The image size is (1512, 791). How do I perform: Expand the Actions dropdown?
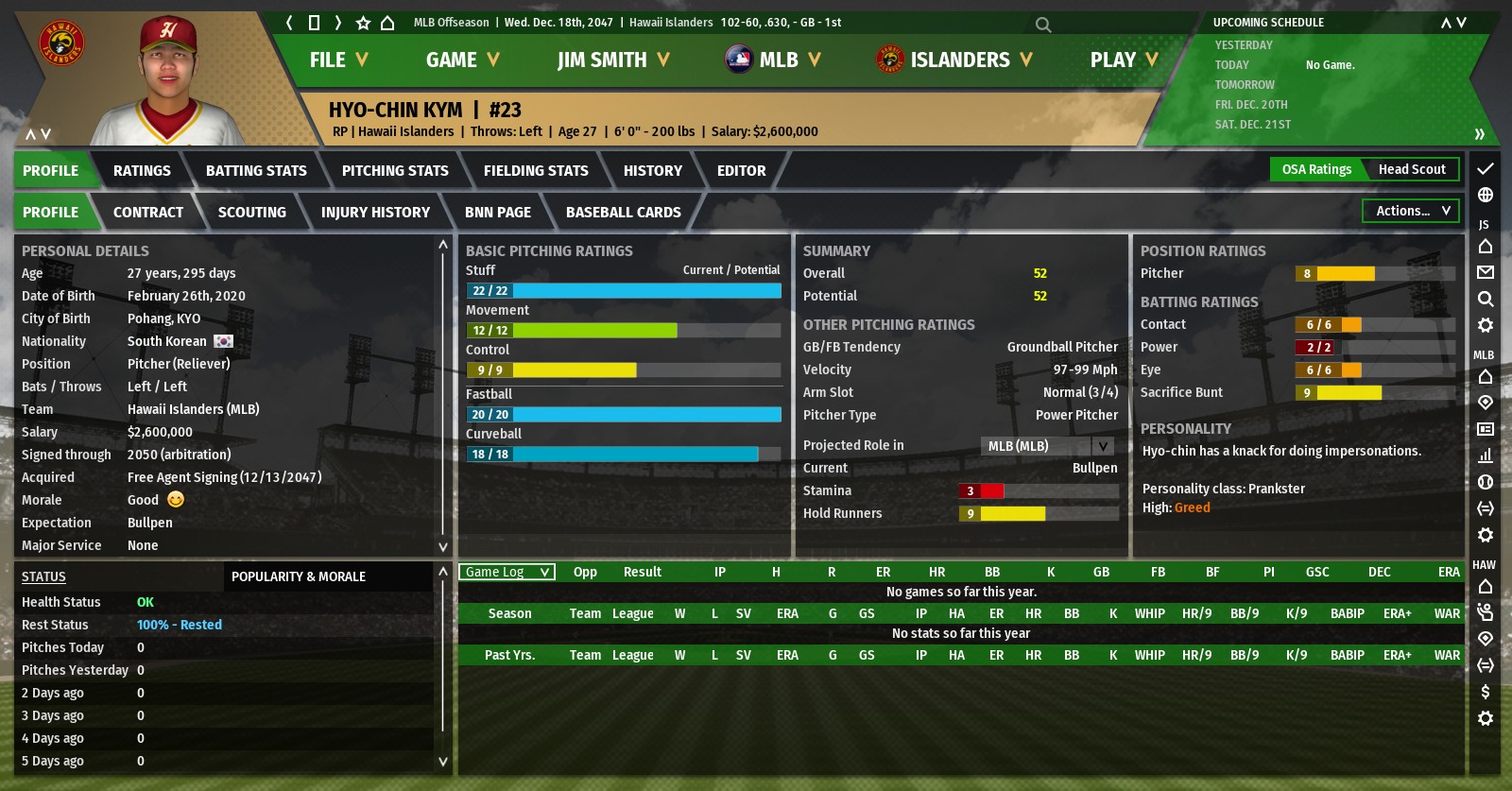coord(1411,212)
